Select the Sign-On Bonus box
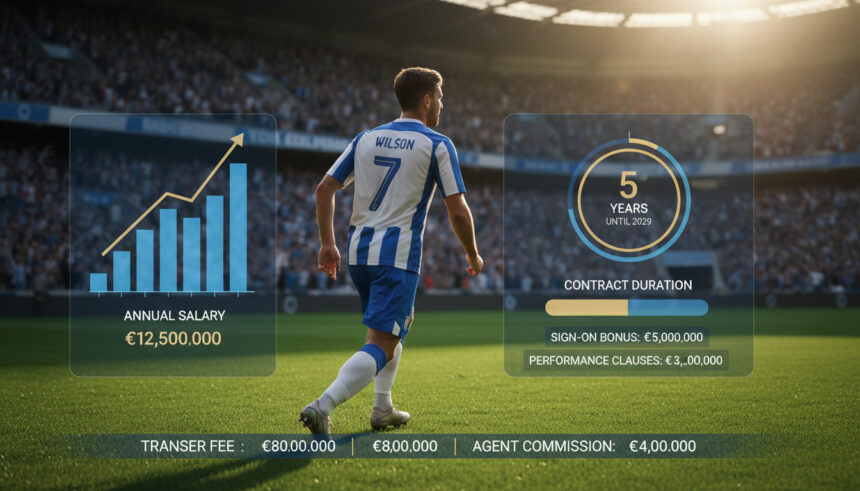 (626, 337)
